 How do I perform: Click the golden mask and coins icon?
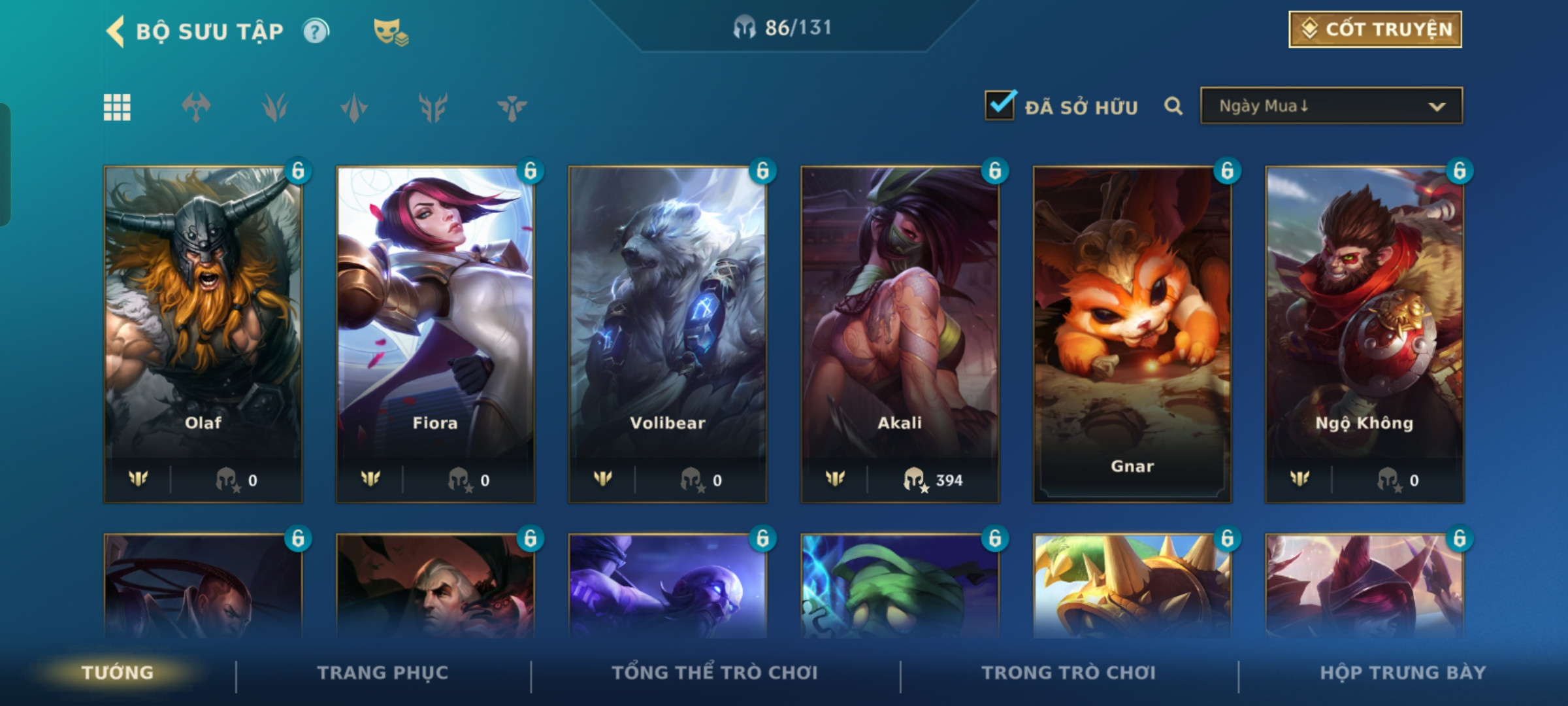coord(390,31)
